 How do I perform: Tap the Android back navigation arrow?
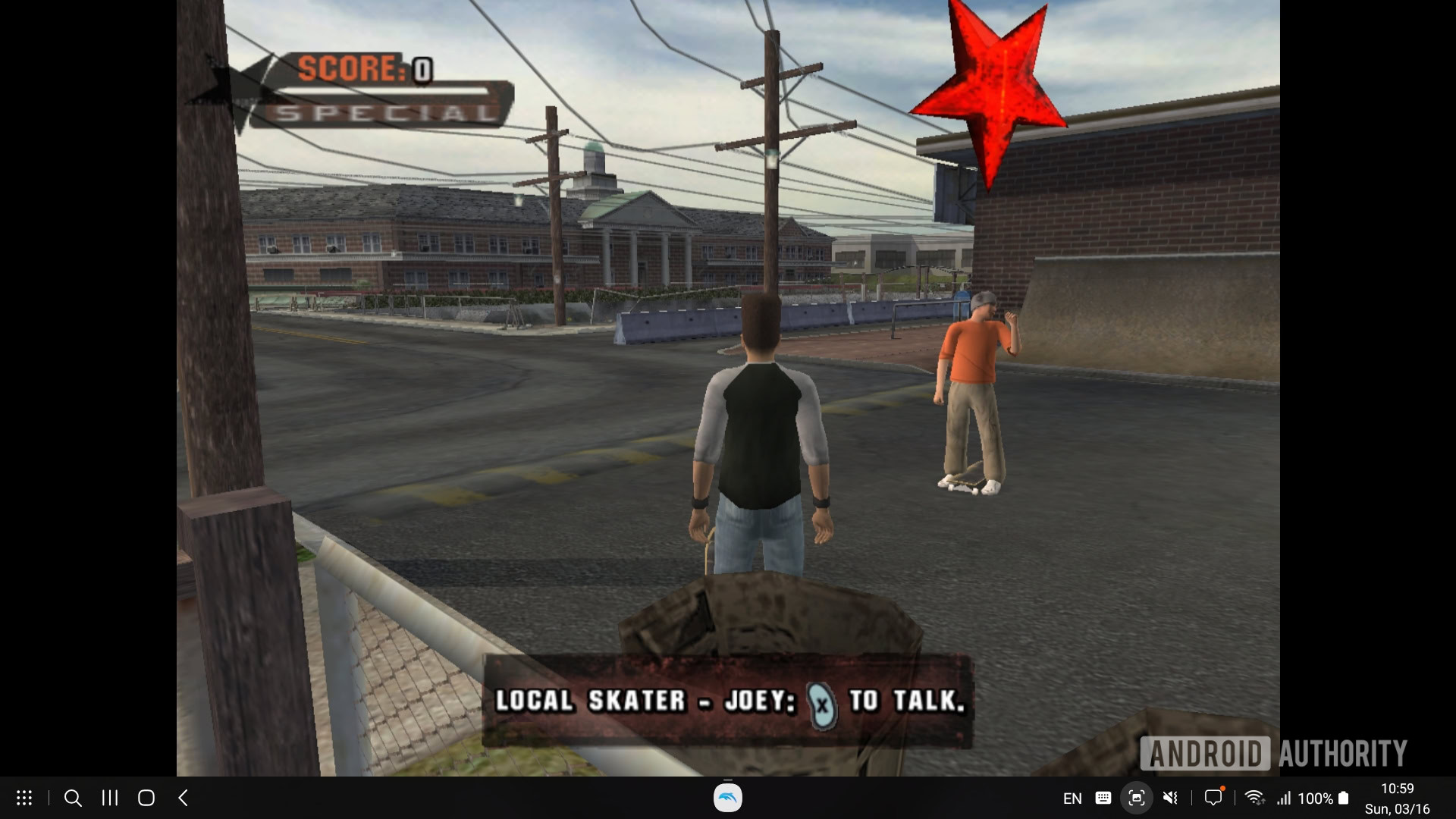[x=183, y=798]
